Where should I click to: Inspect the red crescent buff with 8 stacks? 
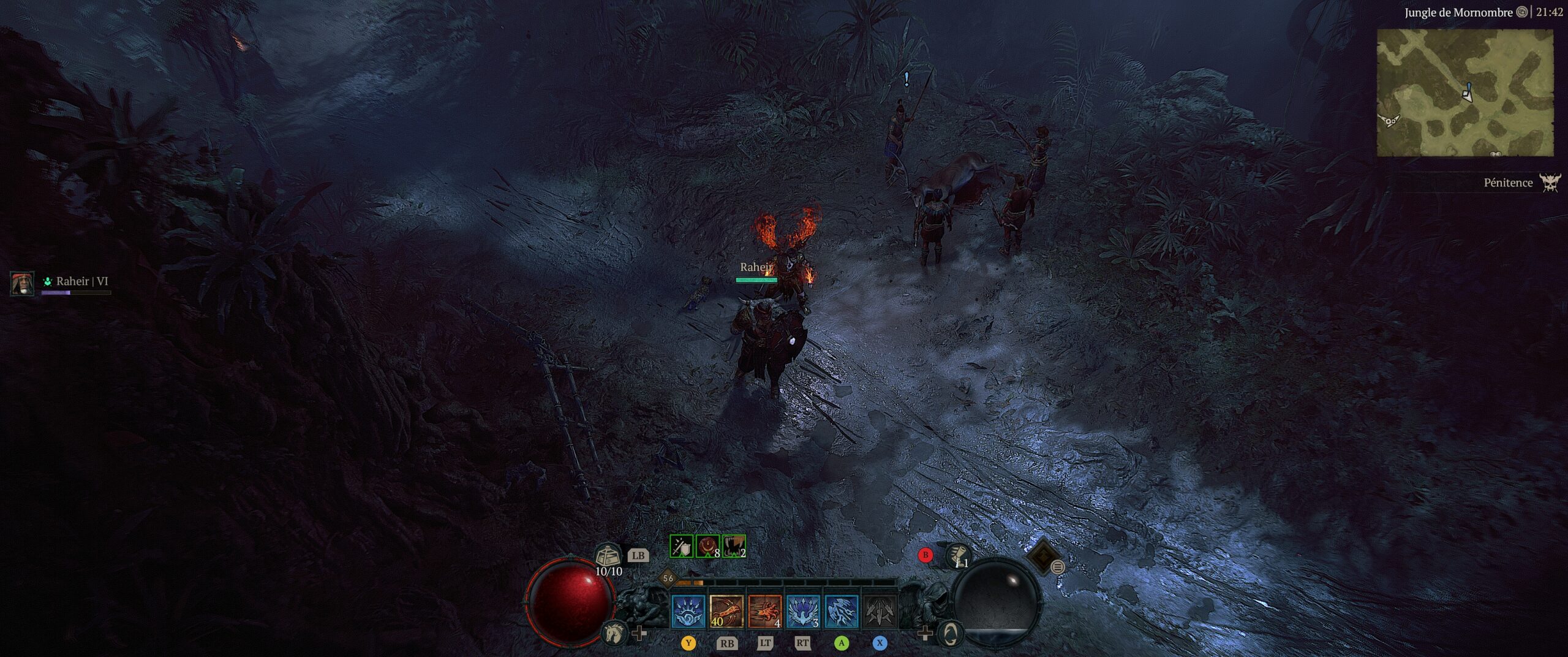click(707, 546)
